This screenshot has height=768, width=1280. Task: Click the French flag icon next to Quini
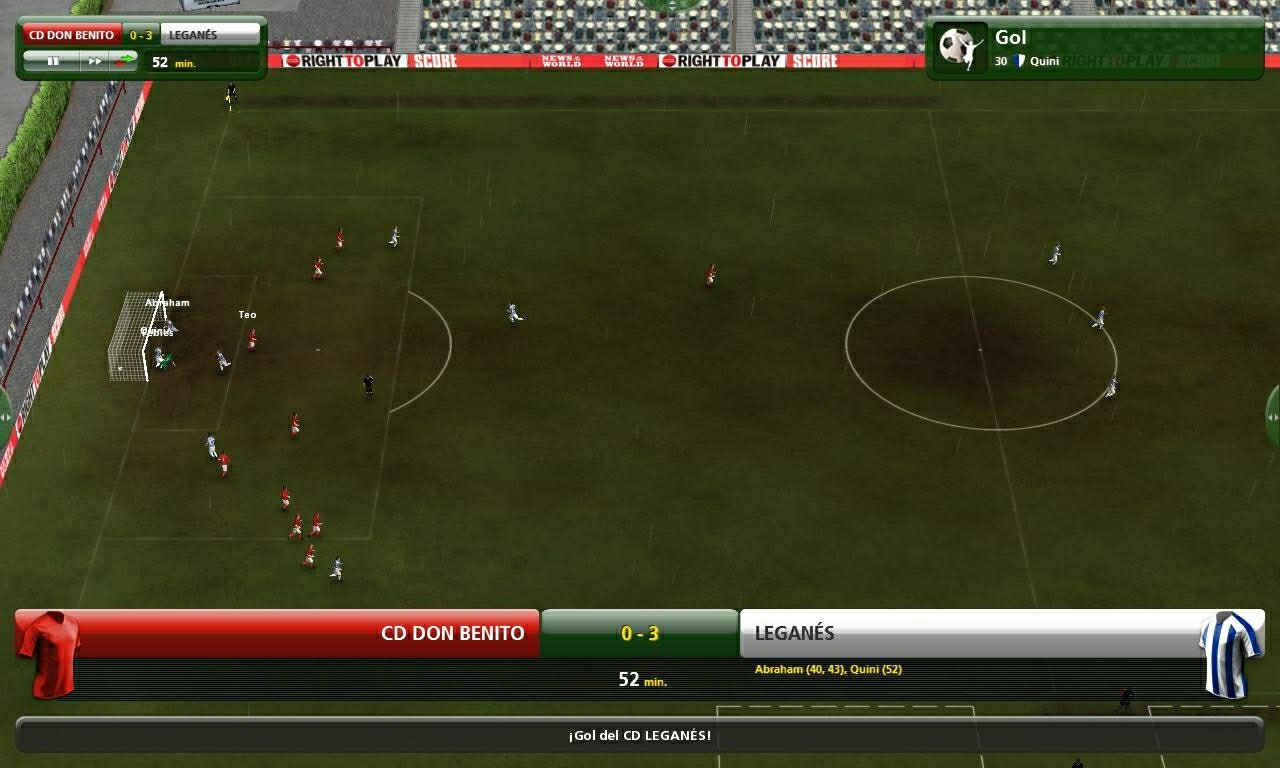tap(1017, 61)
